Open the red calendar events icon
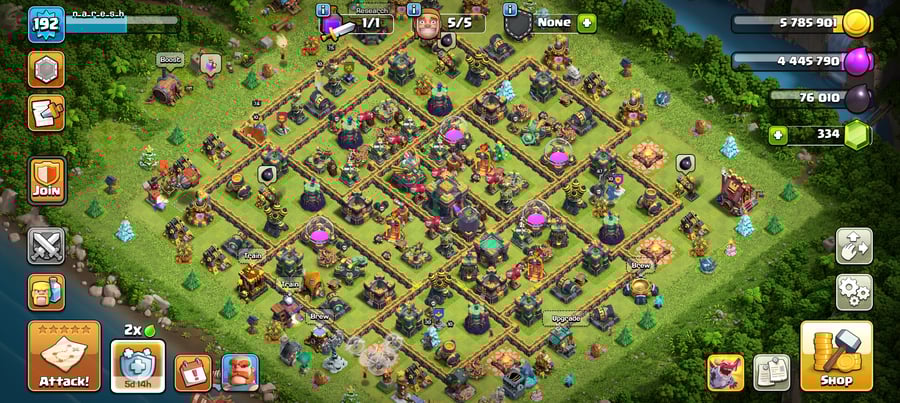The image size is (900, 403). pos(192,372)
